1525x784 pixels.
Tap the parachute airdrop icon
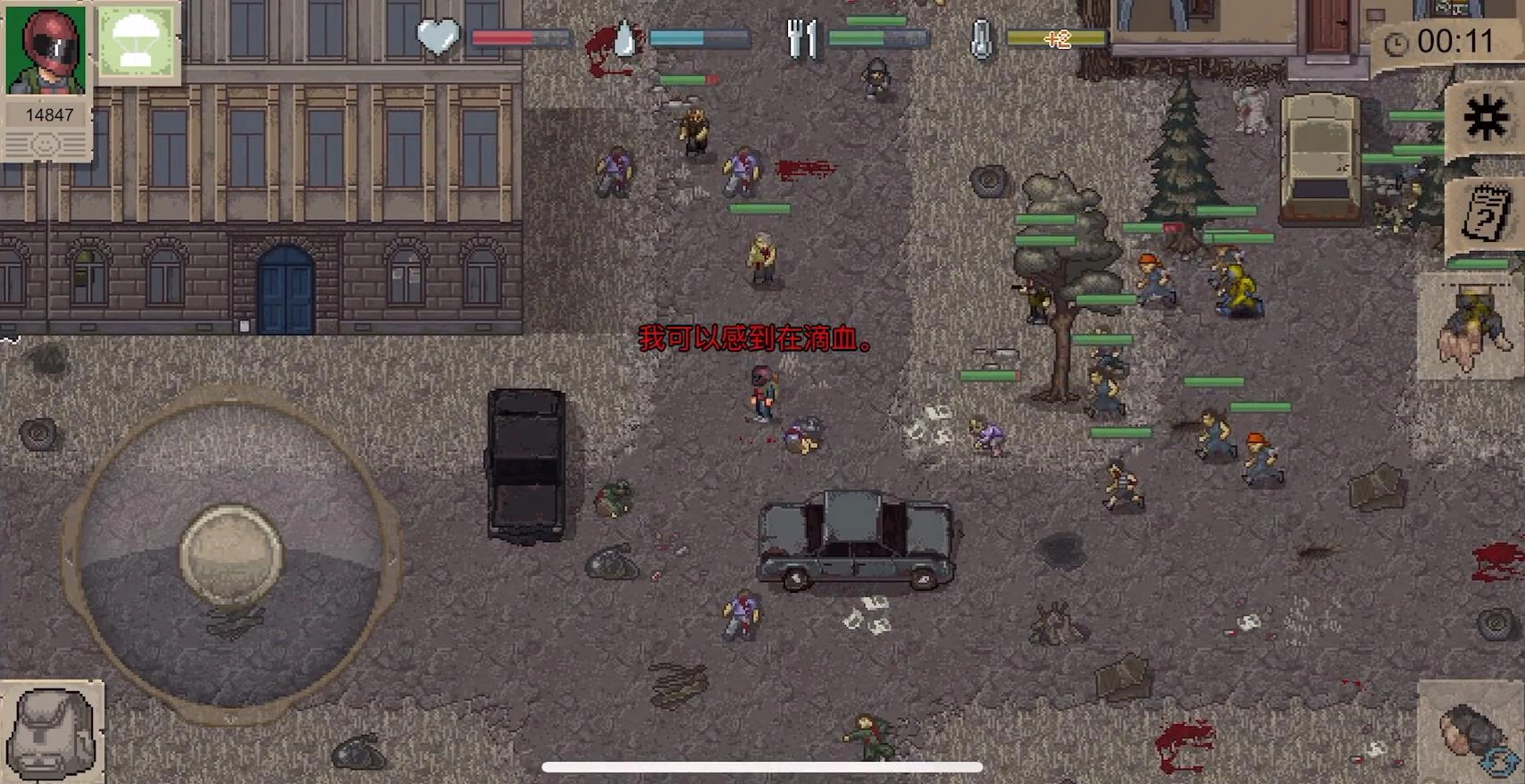point(136,42)
